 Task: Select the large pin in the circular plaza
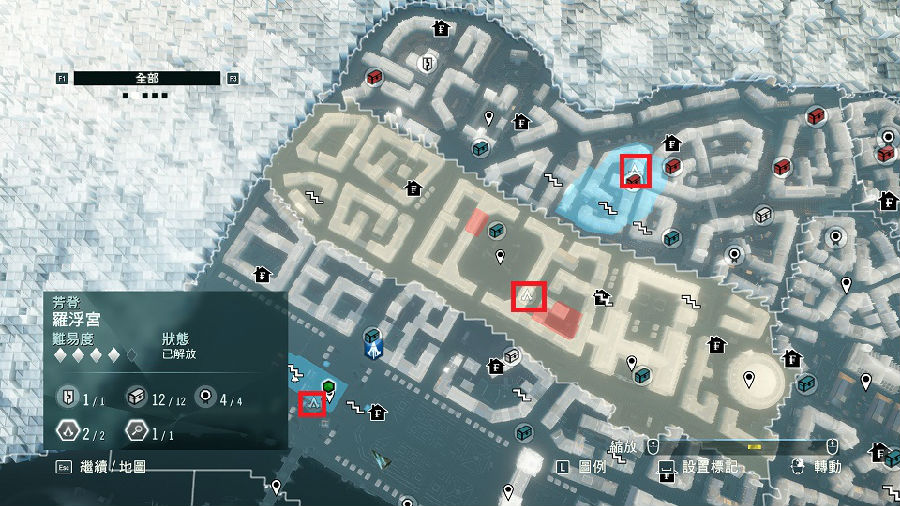tap(750, 379)
